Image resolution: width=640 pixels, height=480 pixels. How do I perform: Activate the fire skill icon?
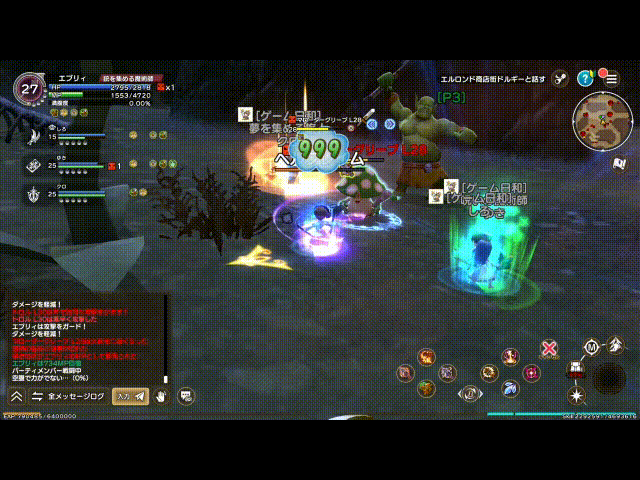pyautogui.click(x=427, y=357)
